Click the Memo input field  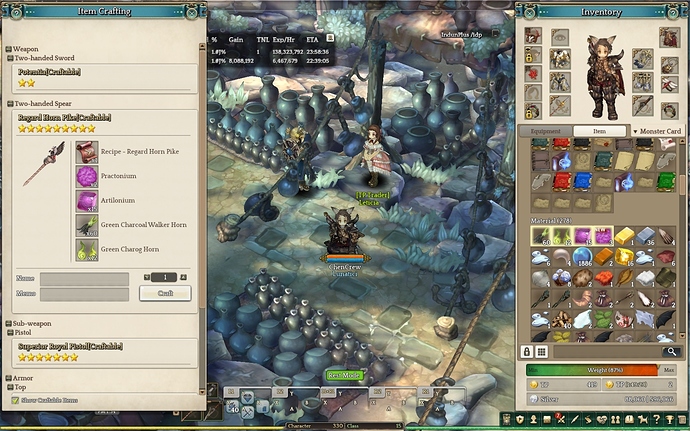84,294
